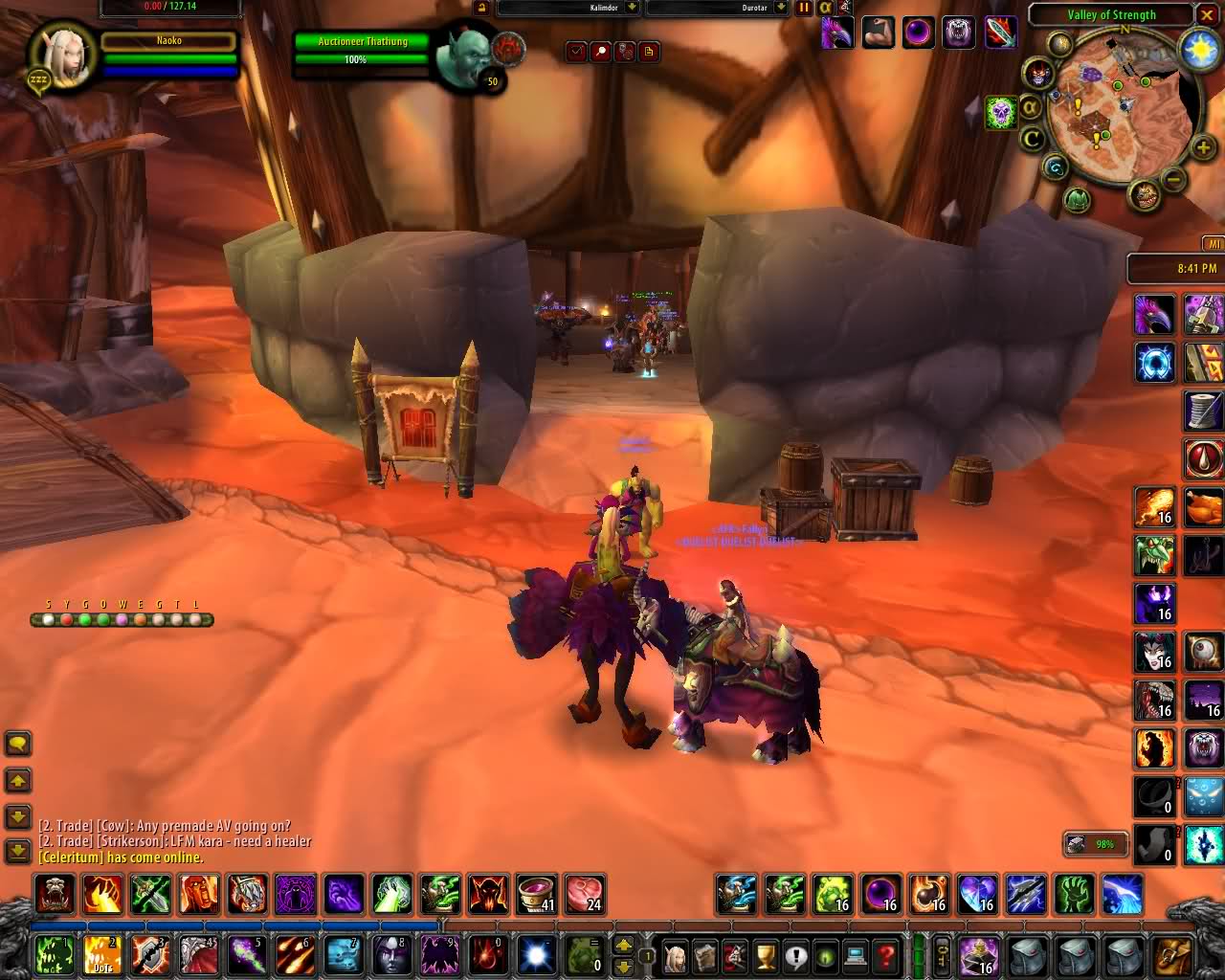Open the Kalimdor continent dropdown
This screenshot has height=980, width=1225.
coord(631,8)
